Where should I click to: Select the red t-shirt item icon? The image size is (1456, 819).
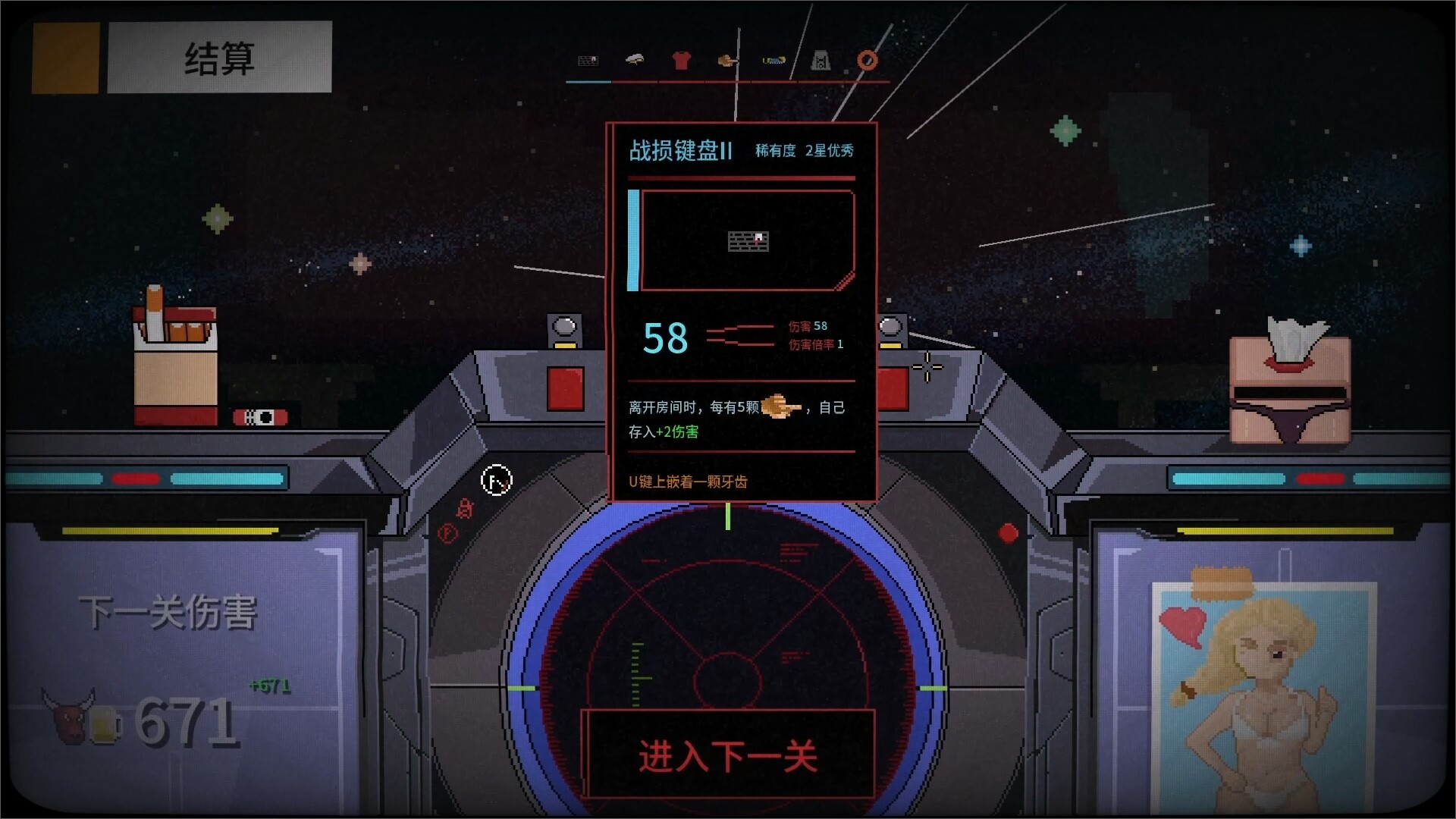click(x=681, y=61)
